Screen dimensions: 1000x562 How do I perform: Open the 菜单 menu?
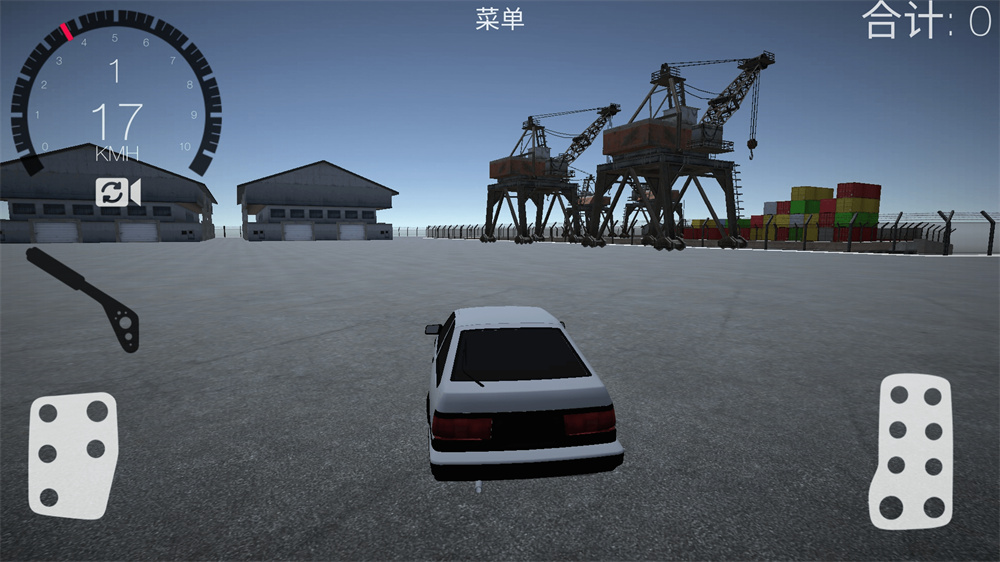coord(500,19)
